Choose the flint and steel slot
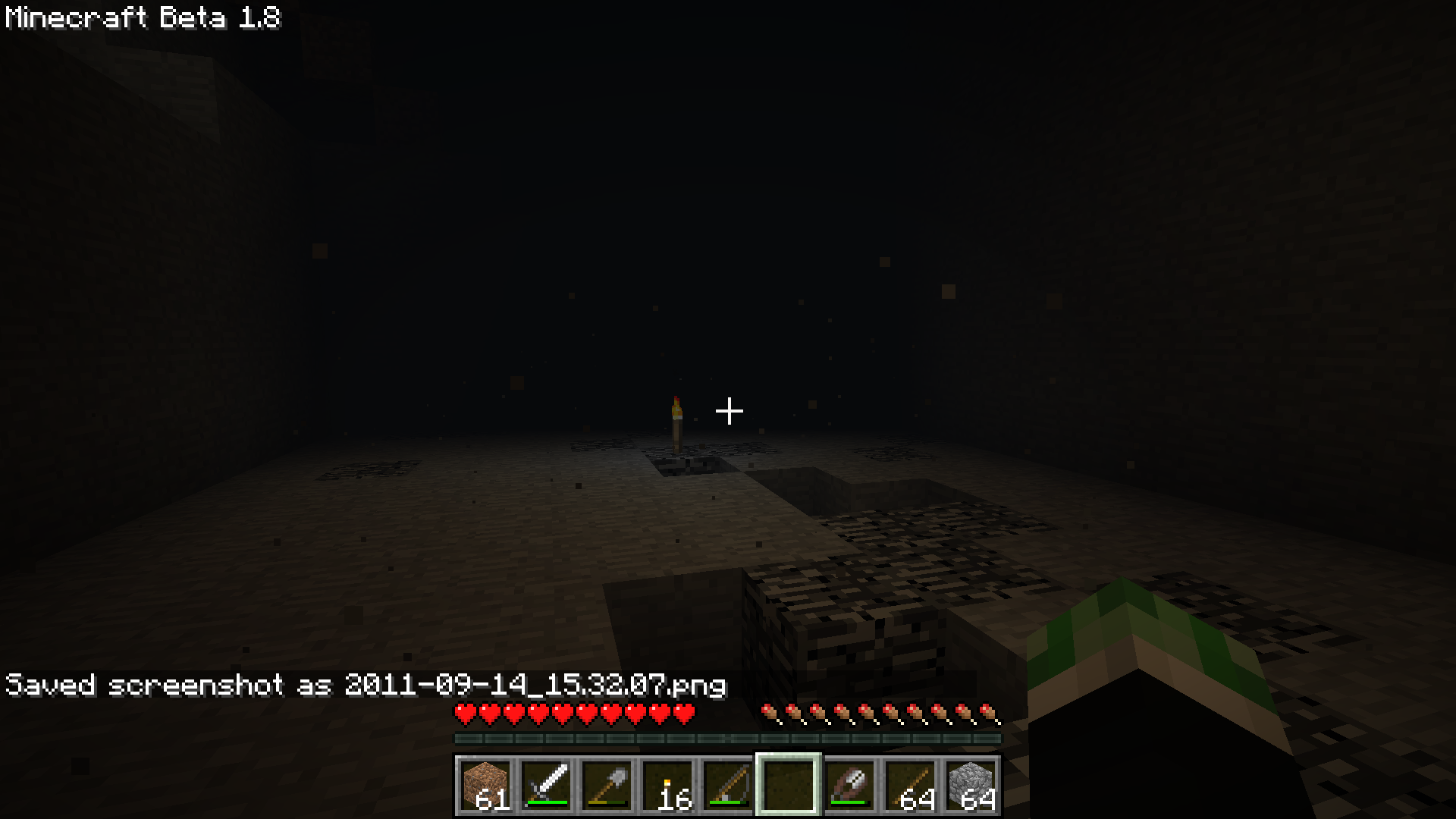 coord(849,785)
